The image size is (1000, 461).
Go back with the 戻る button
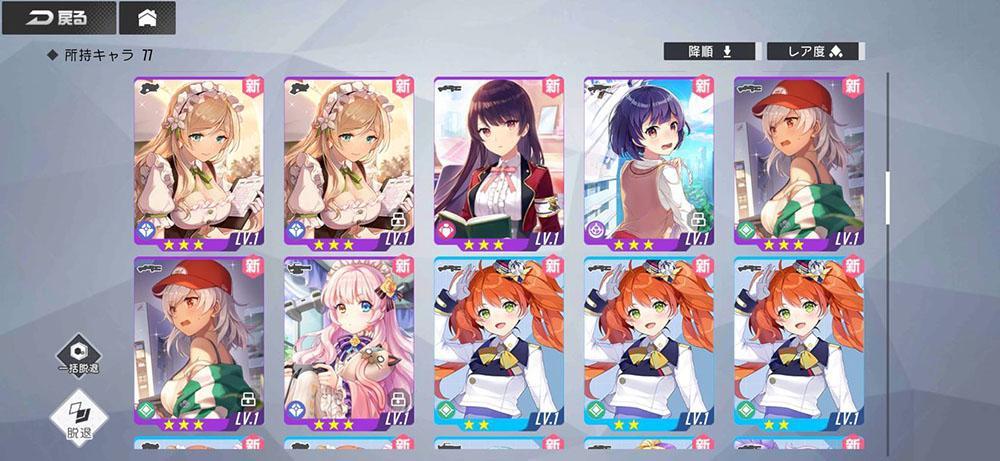coord(57,18)
